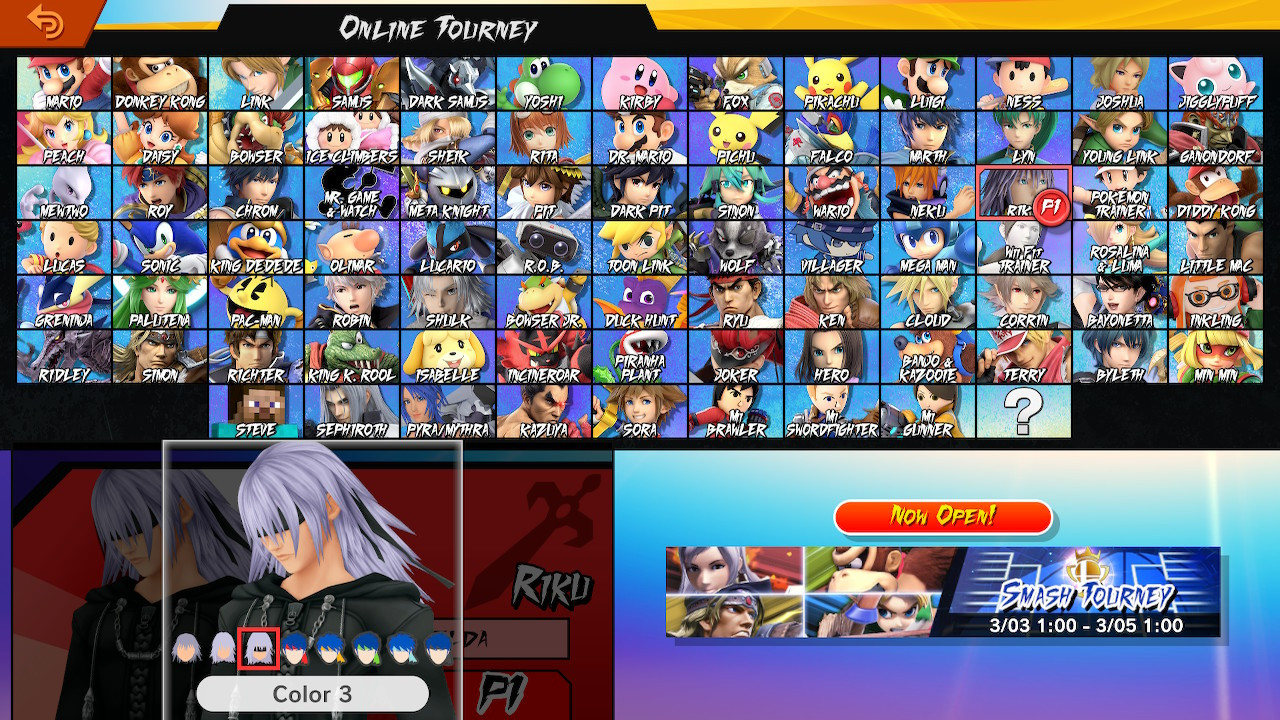Select Pikachu on the character grid
The width and height of the screenshot is (1280, 720).
(x=832, y=78)
